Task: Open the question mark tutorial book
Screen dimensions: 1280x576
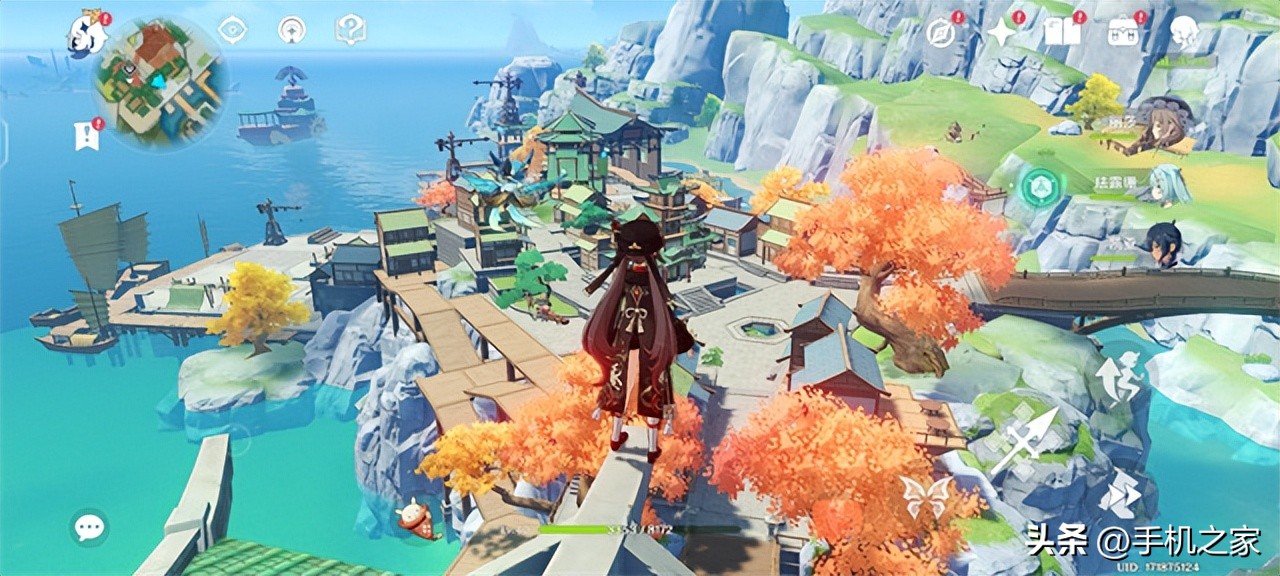Action: pyautogui.click(x=350, y=30)
